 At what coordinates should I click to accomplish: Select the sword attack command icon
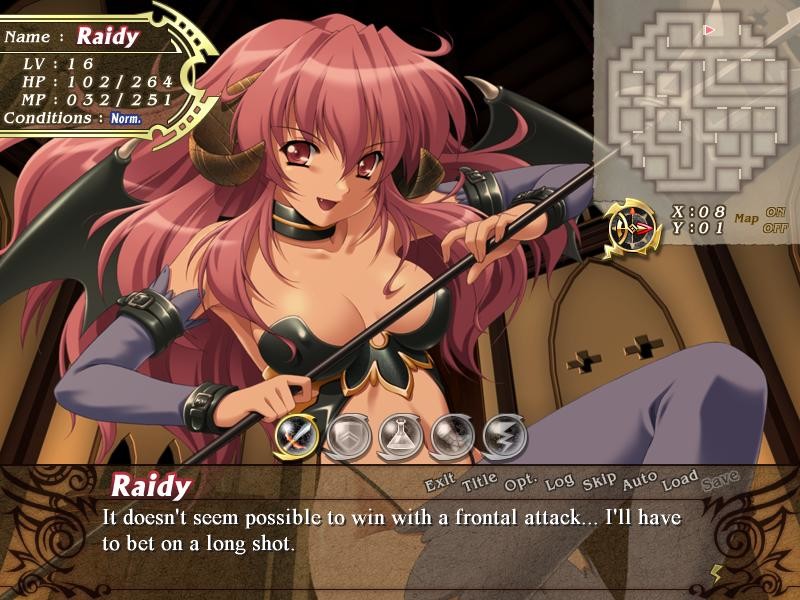(x=296, y=435)
